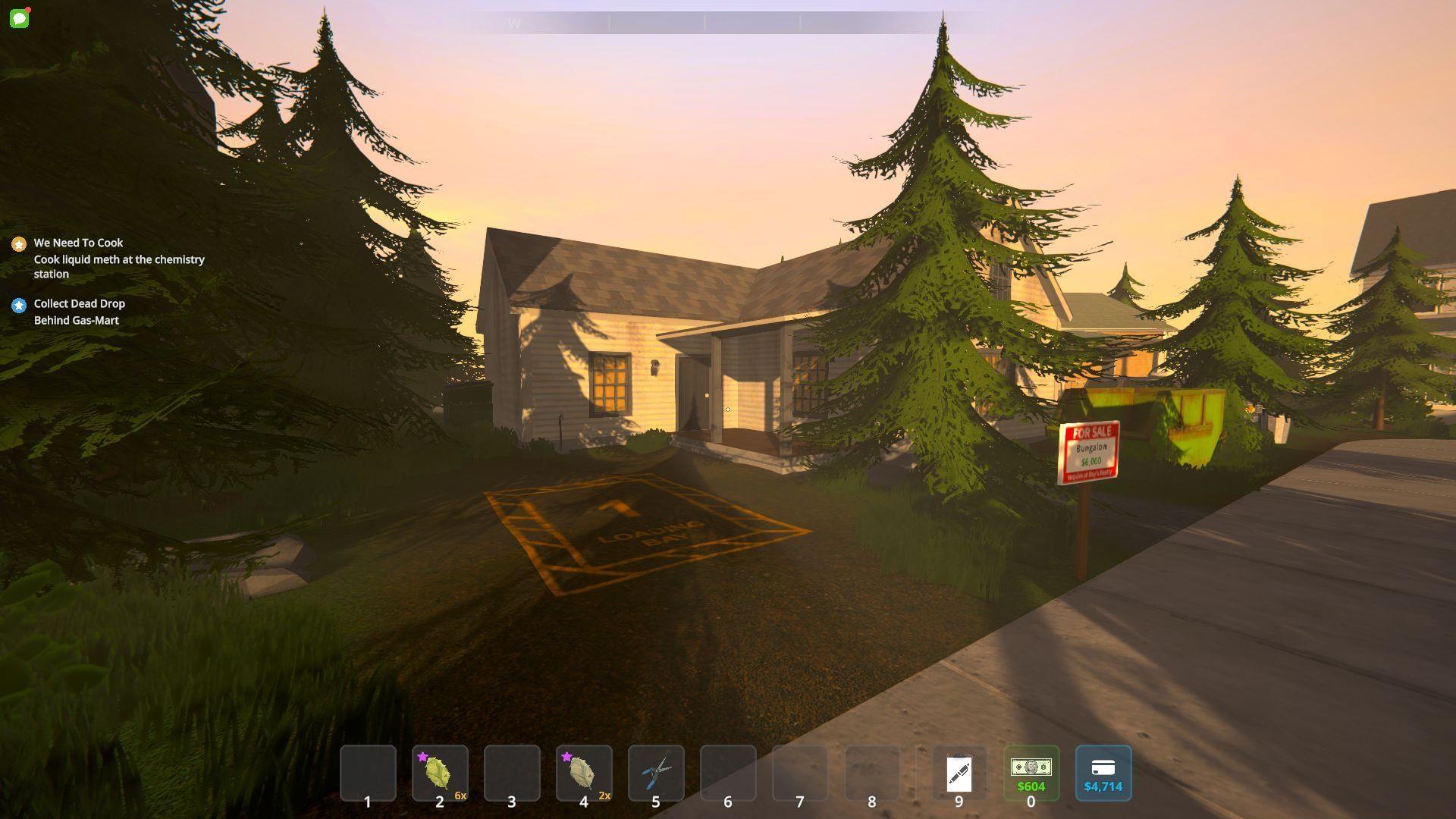Viewport: 1456px width, 819px height.
Task: Click the $4,714 bank card balance
Action: (x=1103, y=773)
